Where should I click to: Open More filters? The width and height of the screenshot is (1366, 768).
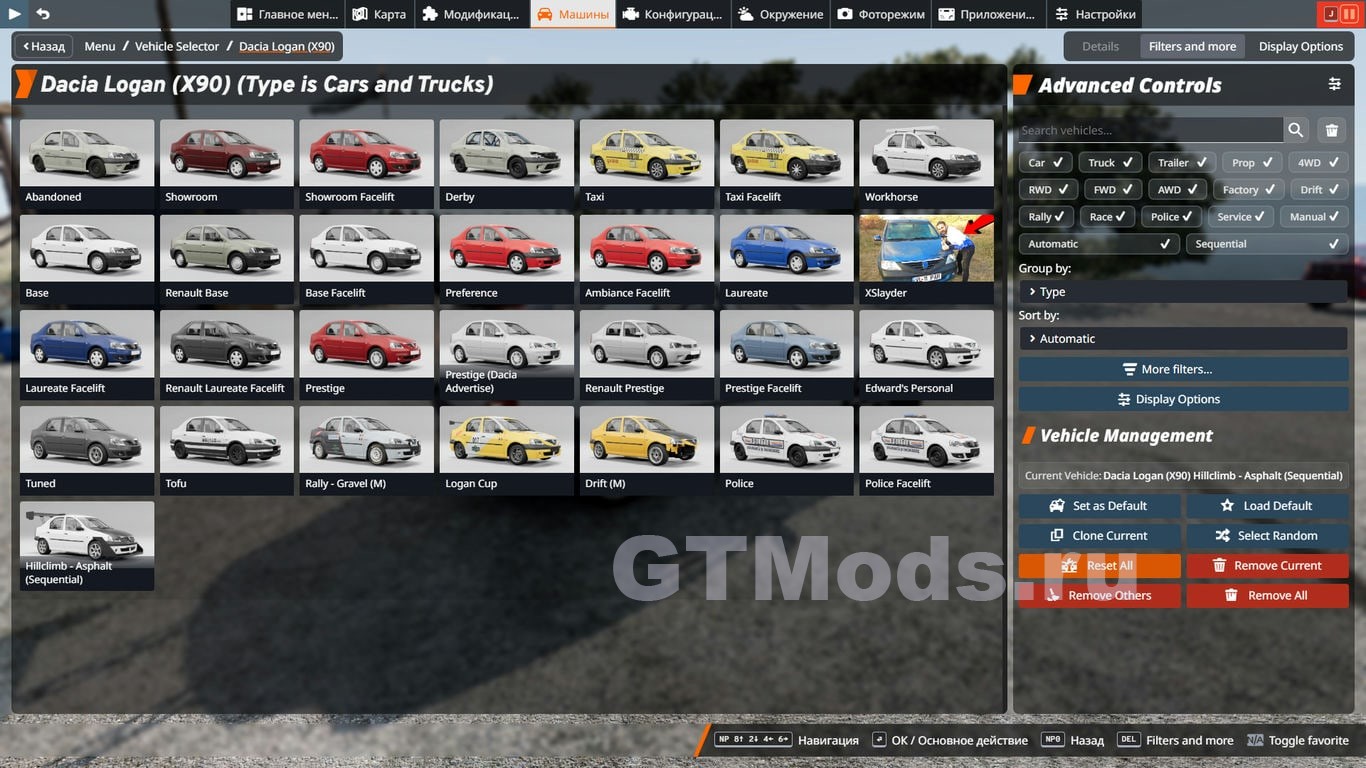click(1183, 369)
